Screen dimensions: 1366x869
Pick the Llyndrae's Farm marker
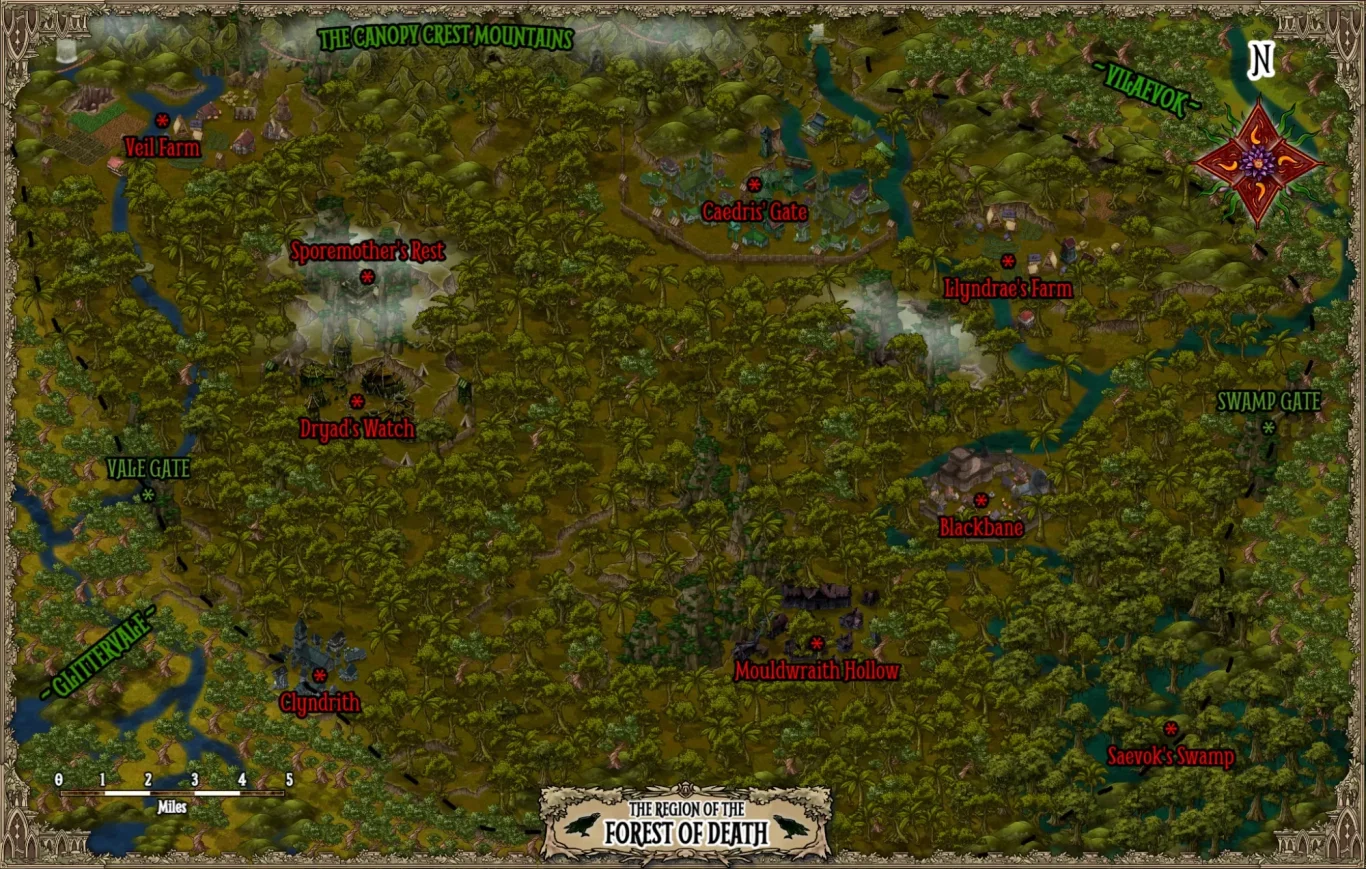[x=1008, y=262]
